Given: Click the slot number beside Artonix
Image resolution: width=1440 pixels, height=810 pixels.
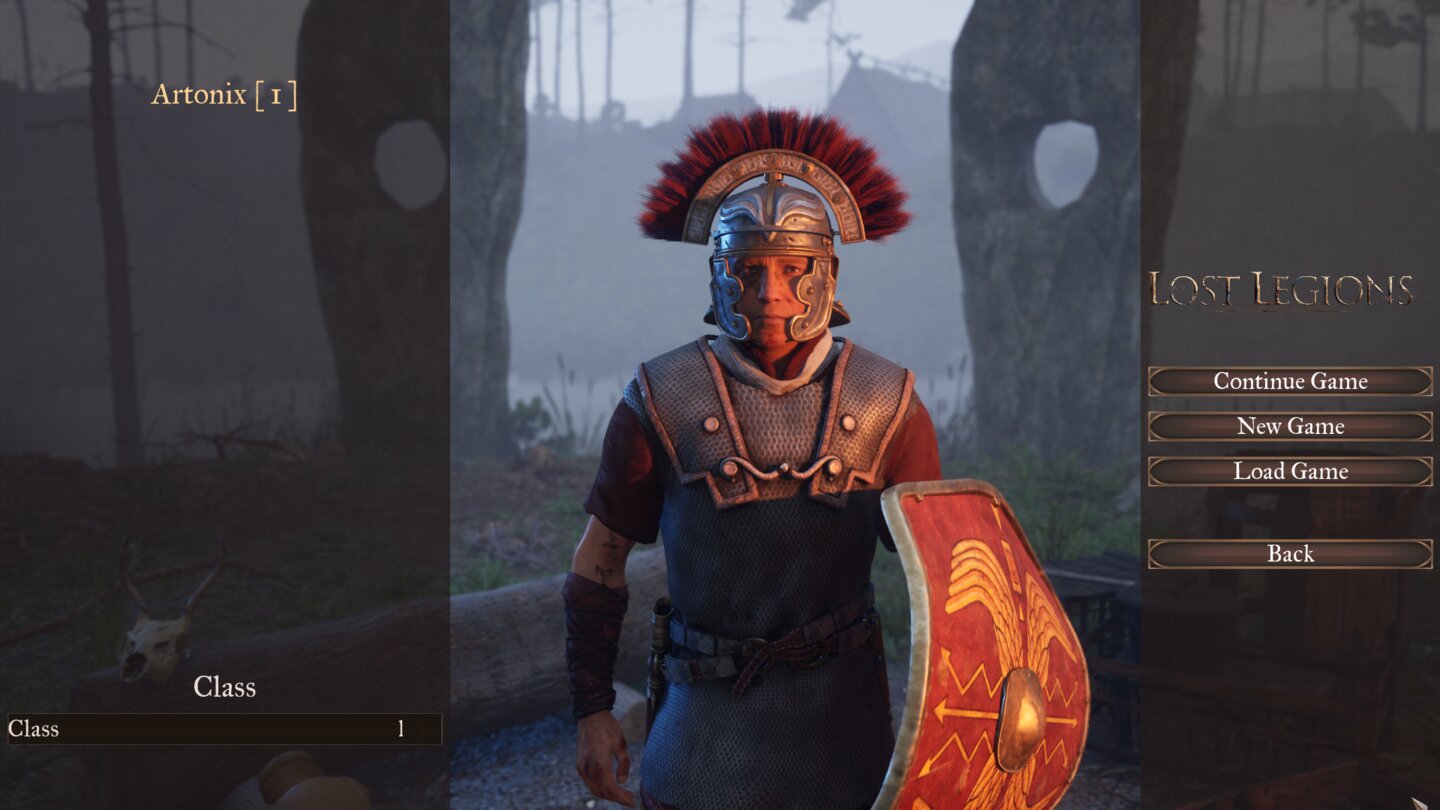Looking at the screenshot, I should (x=277, y=96).
